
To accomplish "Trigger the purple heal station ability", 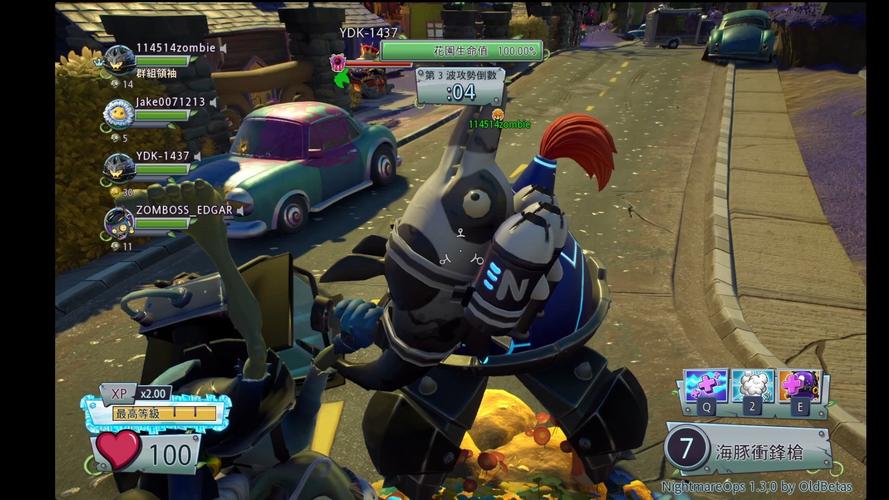I will coord(801,385).
